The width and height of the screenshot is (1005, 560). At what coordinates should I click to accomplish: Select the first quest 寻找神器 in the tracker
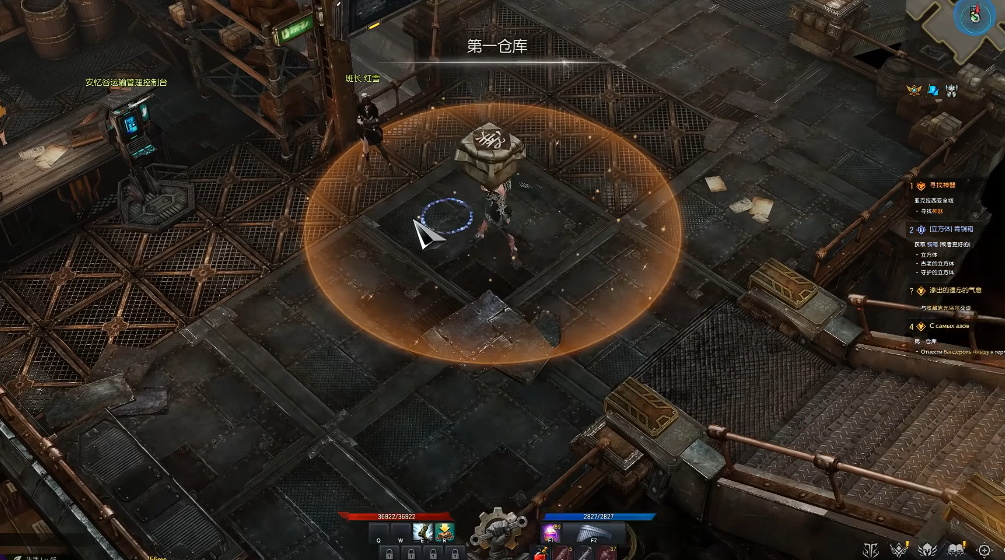point(938,185)
